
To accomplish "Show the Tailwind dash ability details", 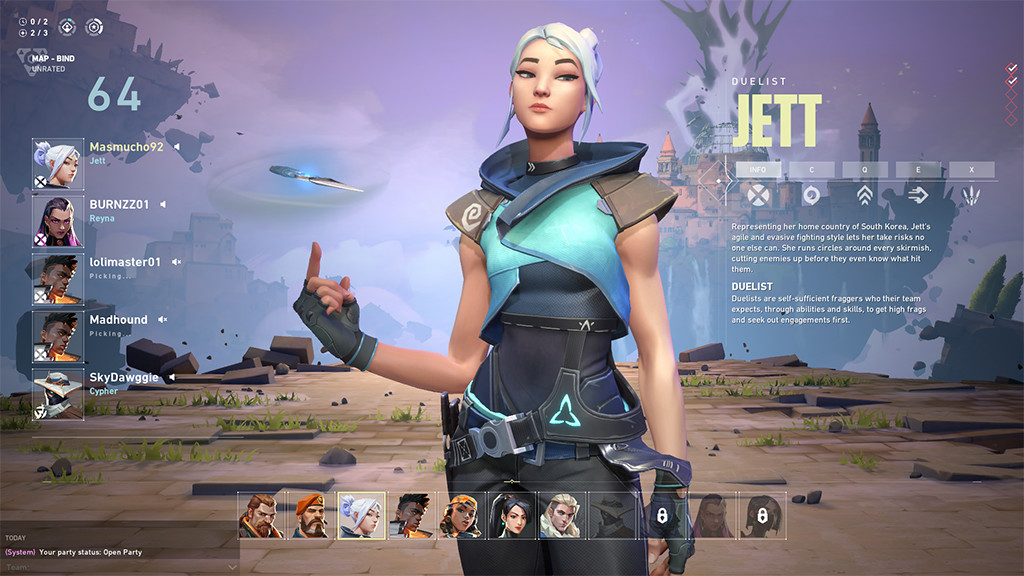I will [917, 194].
